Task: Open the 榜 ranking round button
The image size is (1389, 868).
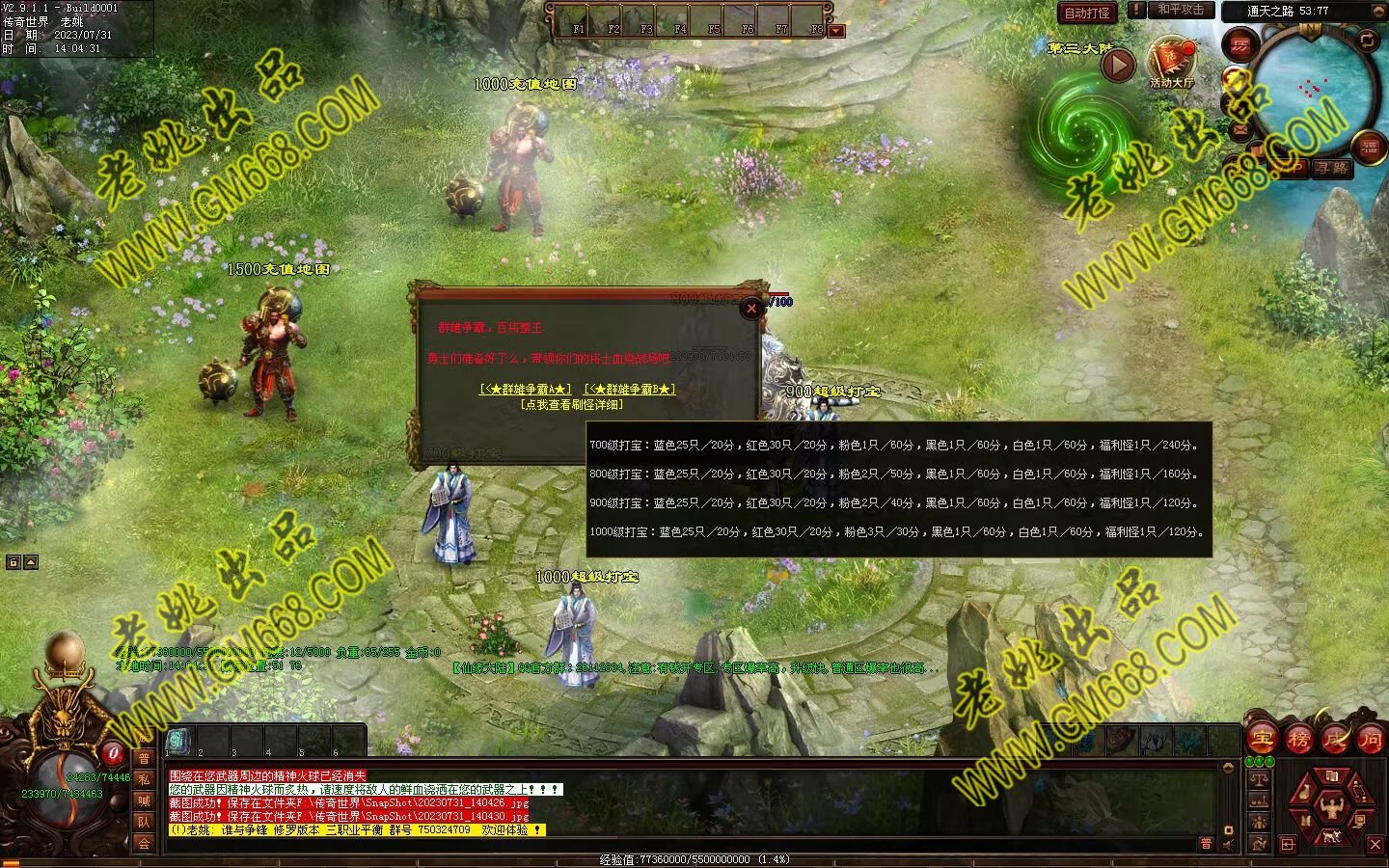Action: pos(1298,740)
